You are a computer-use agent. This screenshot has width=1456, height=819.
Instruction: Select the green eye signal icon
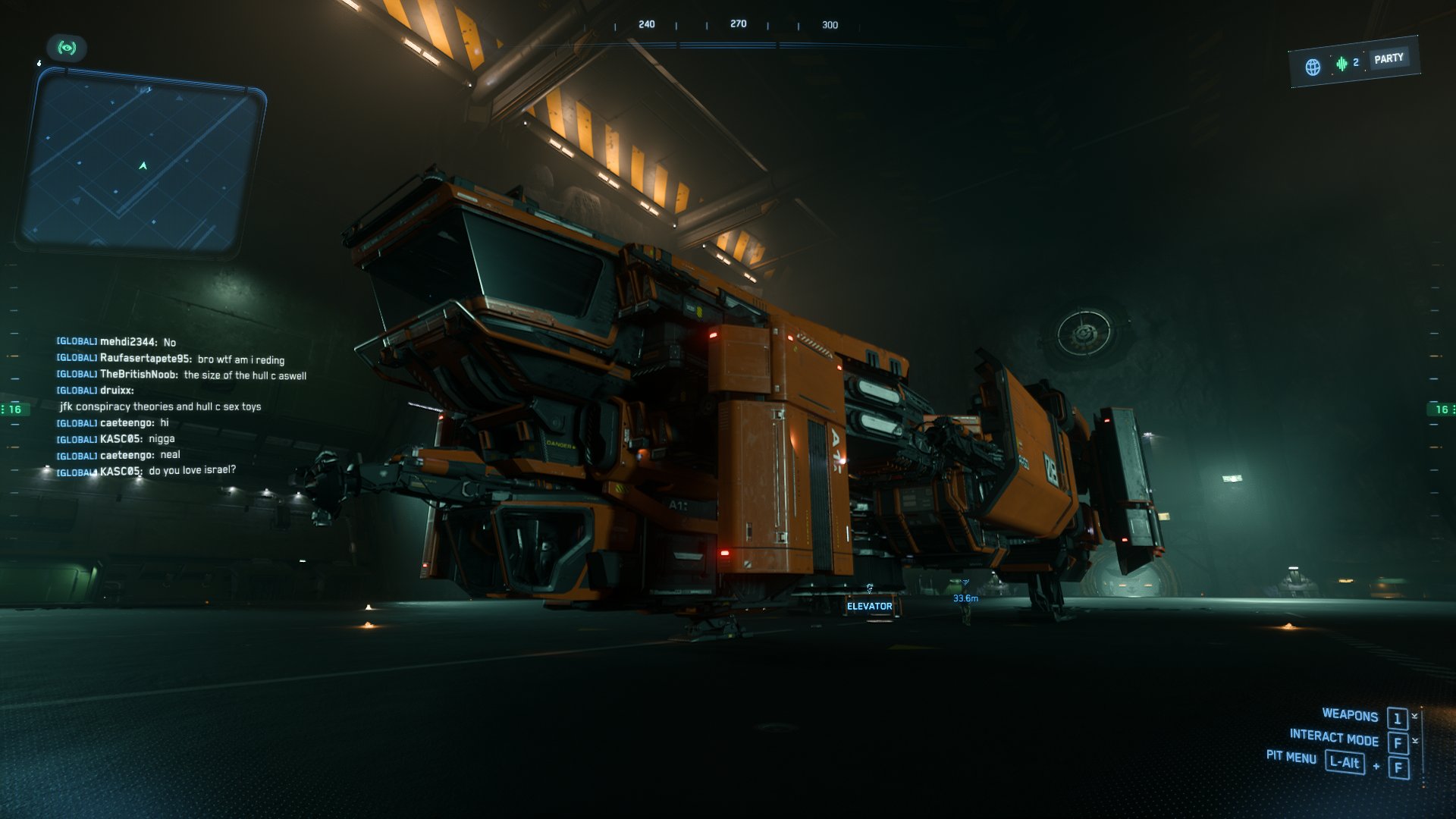(x=67, y=49)
